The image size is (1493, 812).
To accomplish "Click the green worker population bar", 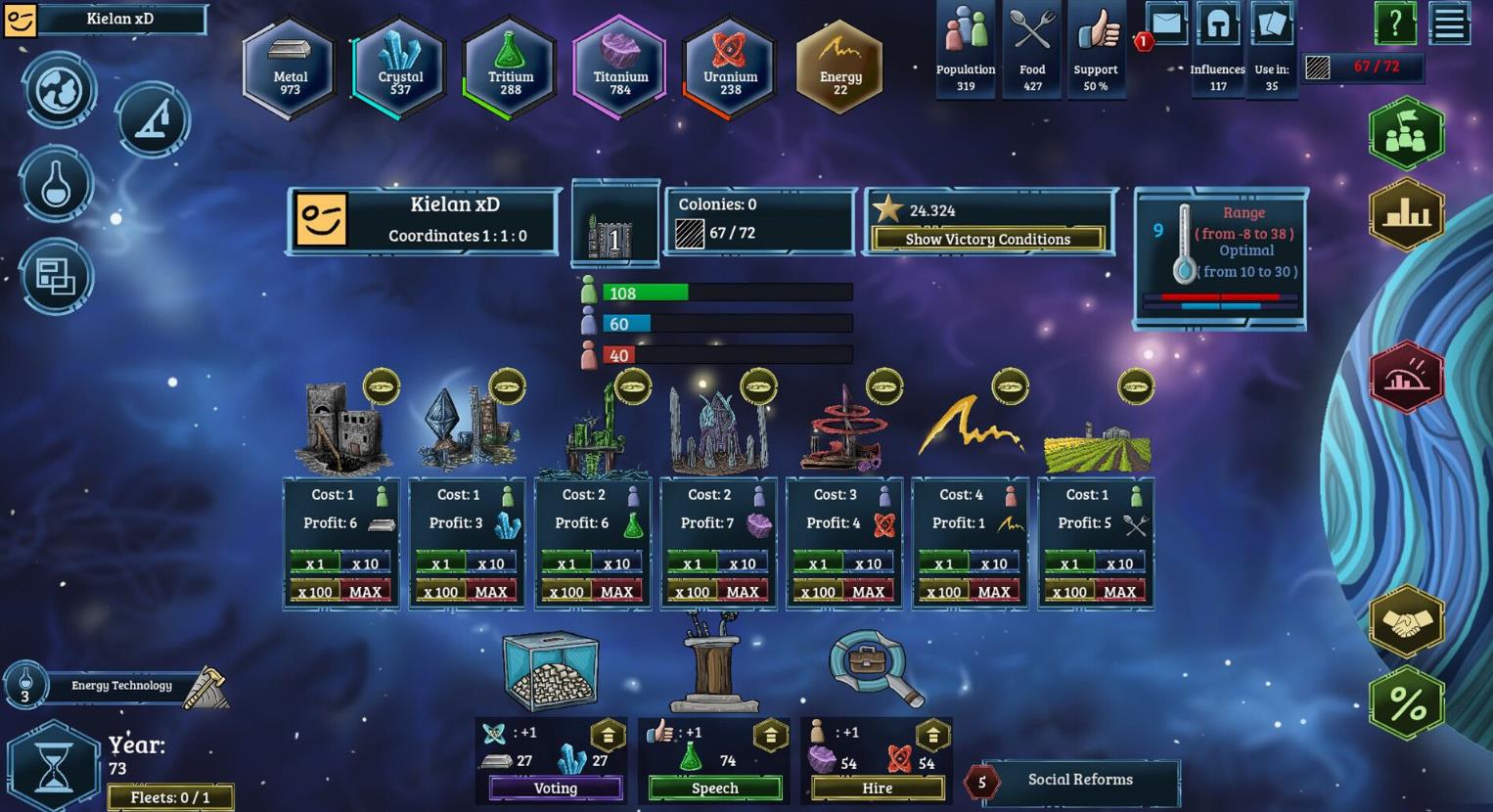I will (x=646, y=293).
